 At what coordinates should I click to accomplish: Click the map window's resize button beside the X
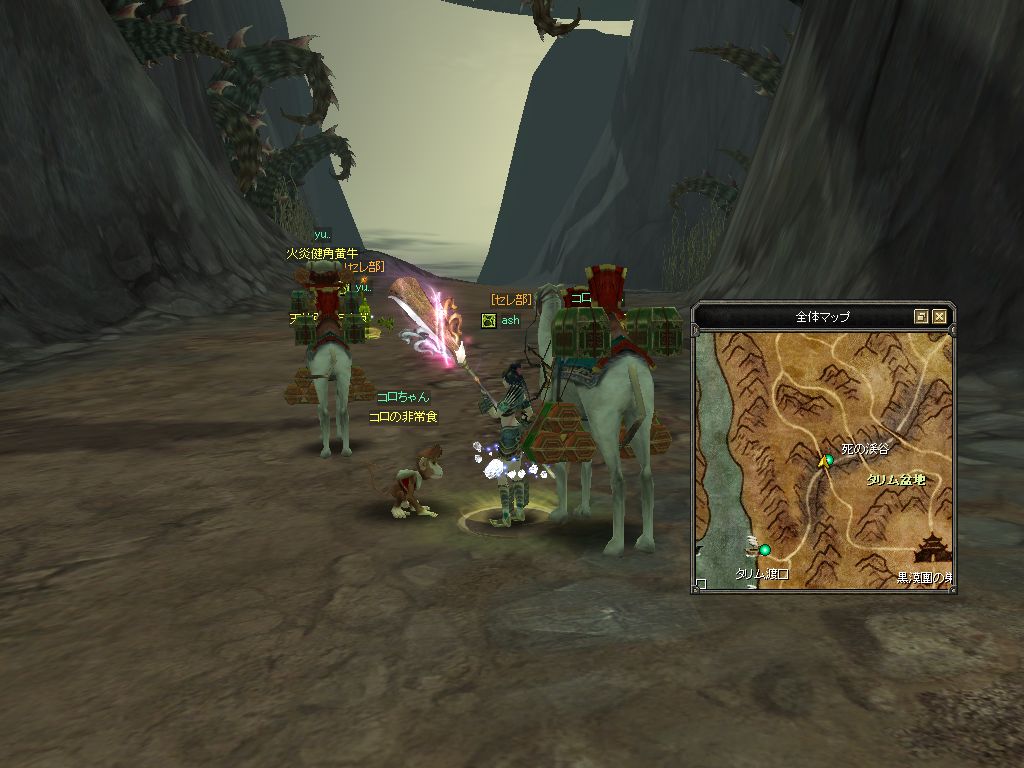coord(921,317)
